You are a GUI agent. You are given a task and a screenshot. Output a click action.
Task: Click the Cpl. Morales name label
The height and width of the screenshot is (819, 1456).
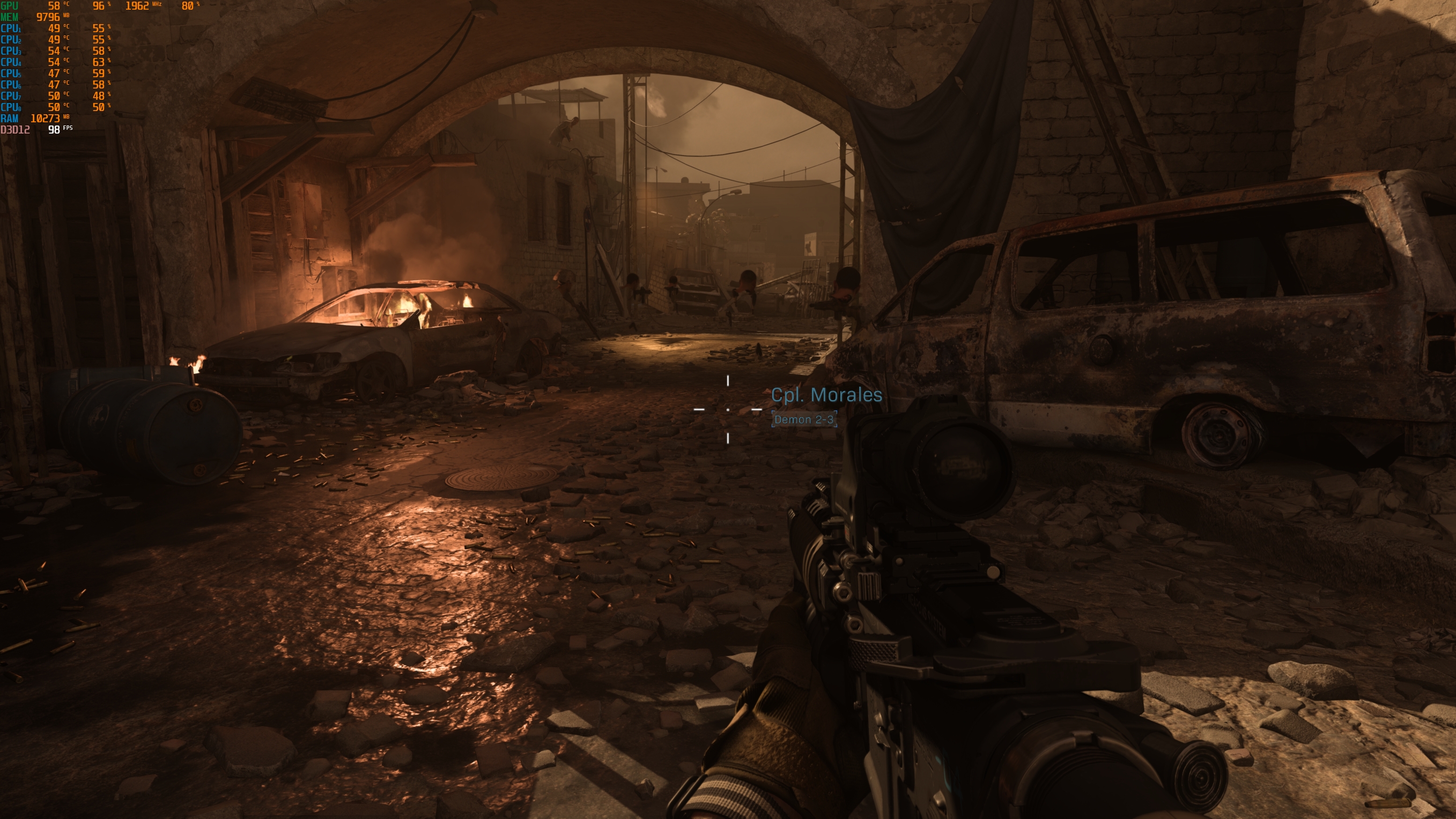[826, 396]
